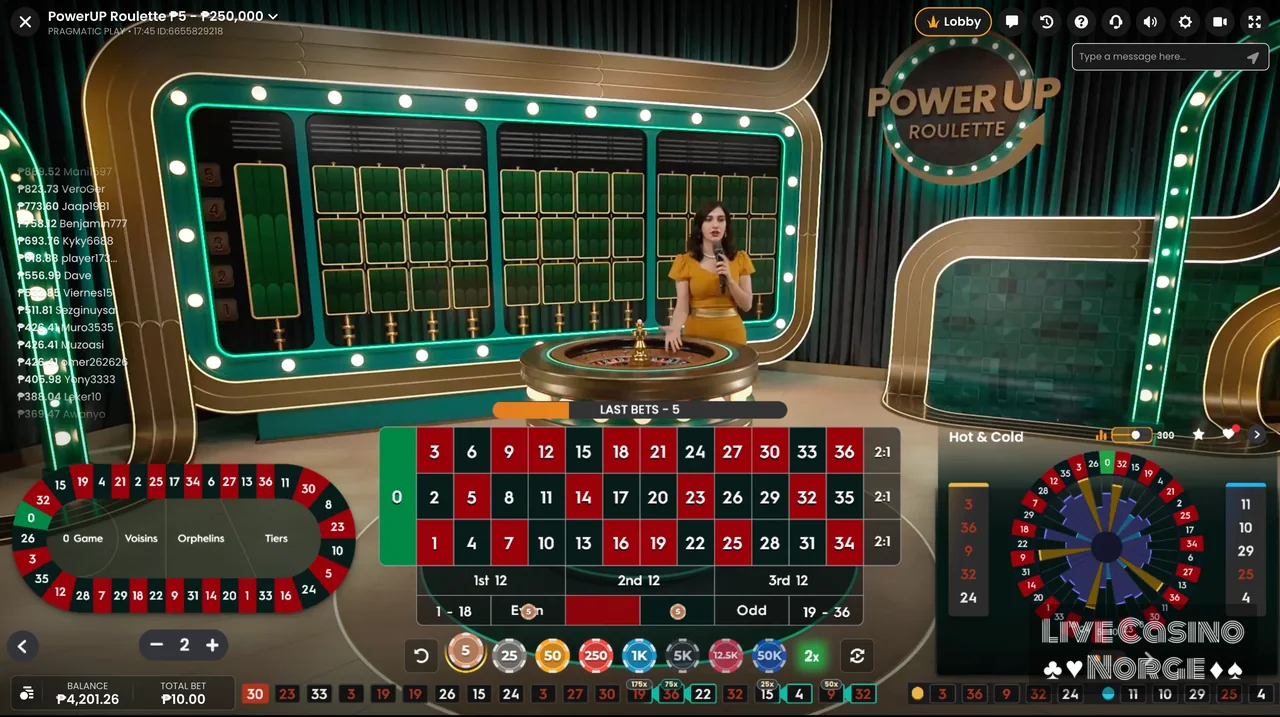Screen dimensions: 1280x717
Task: Open the PowerUP Roulette table limits dropdown
Action: [x=272, y=16]
